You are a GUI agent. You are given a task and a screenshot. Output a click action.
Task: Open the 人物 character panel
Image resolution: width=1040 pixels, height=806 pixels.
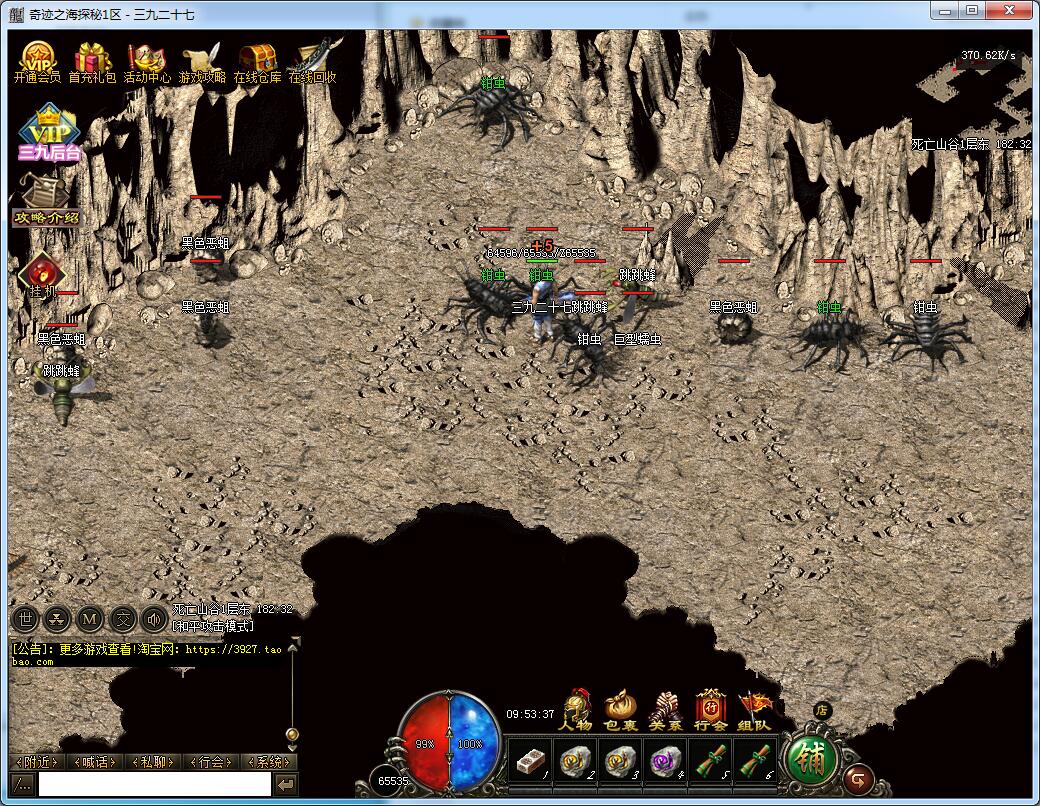point(576,710)
